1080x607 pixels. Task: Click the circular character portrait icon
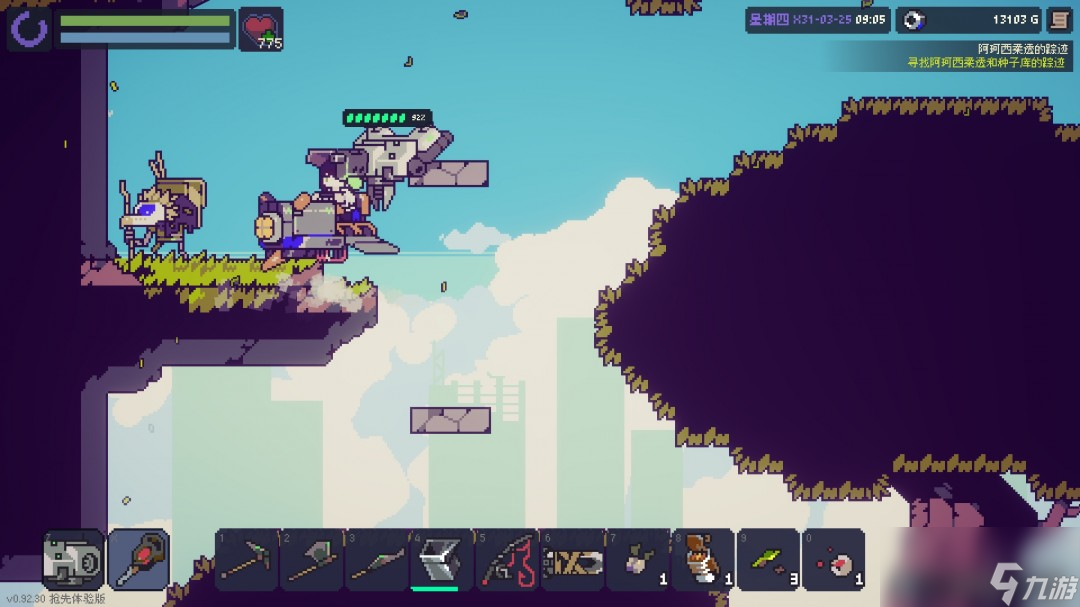(28, 30)
